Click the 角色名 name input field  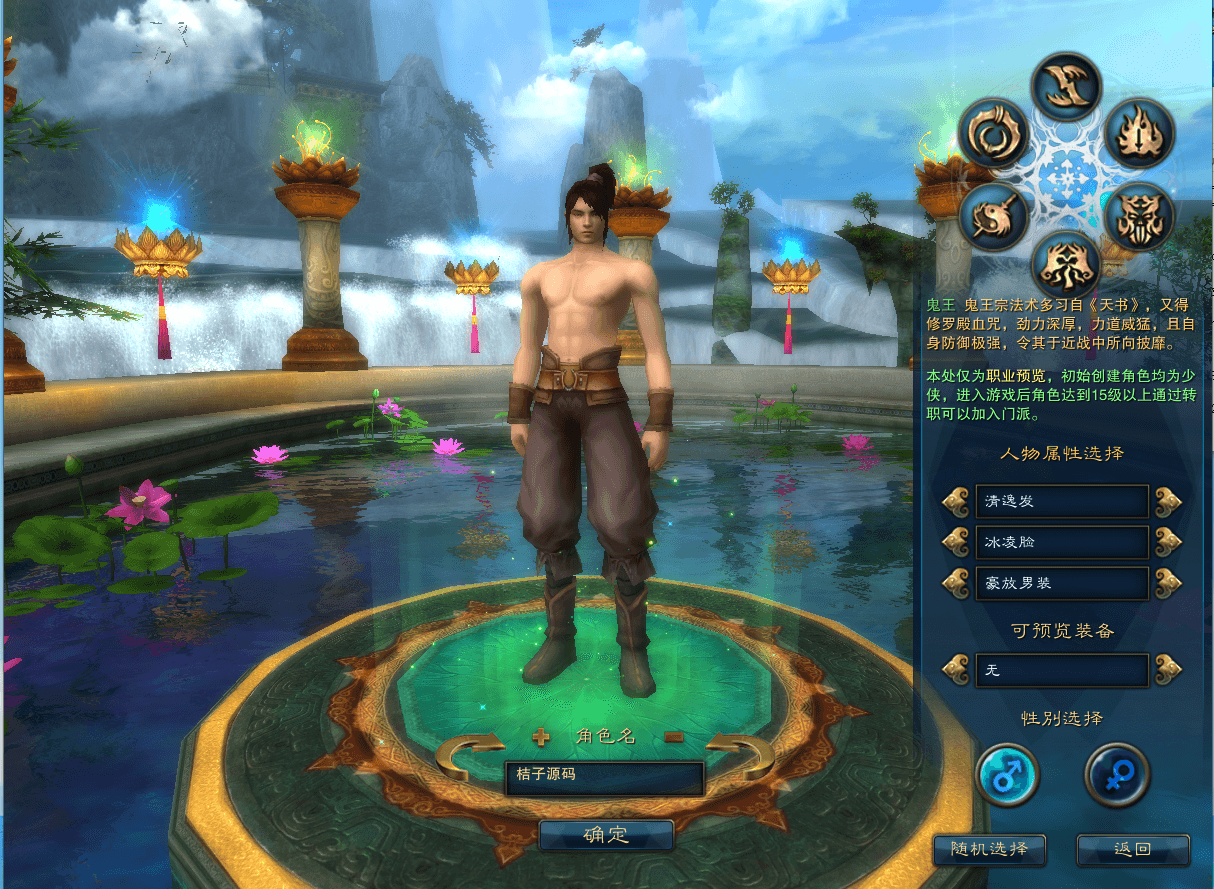pyautogui.click(x=604, y=775)
